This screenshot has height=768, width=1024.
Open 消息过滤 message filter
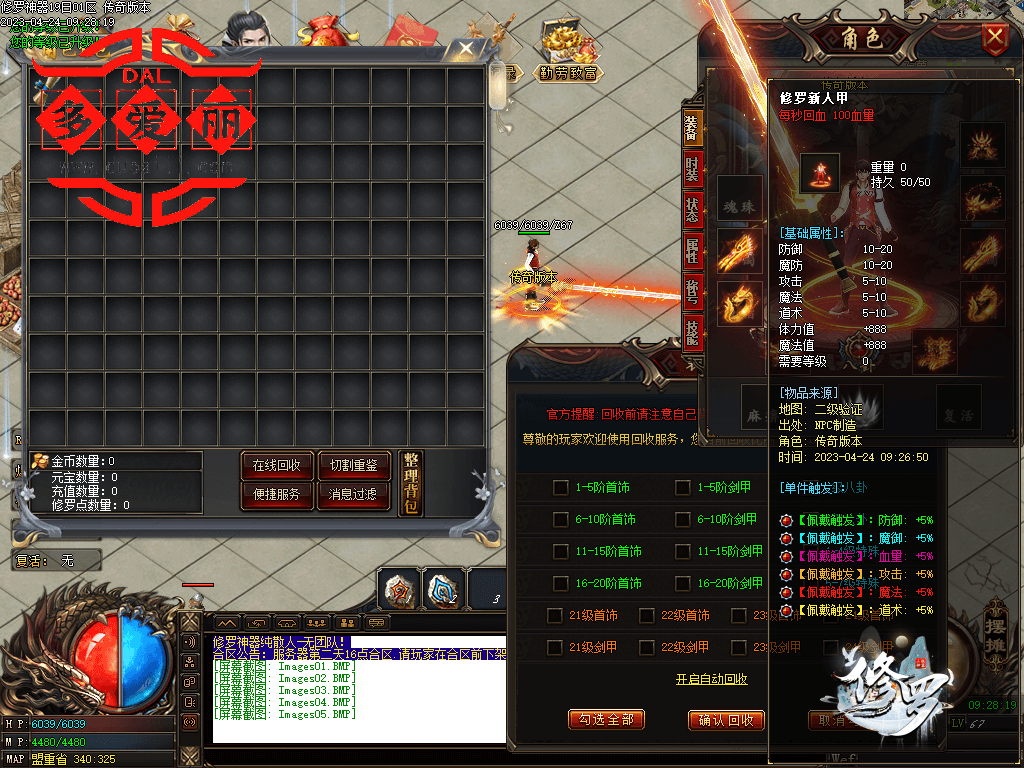point(353,494)
